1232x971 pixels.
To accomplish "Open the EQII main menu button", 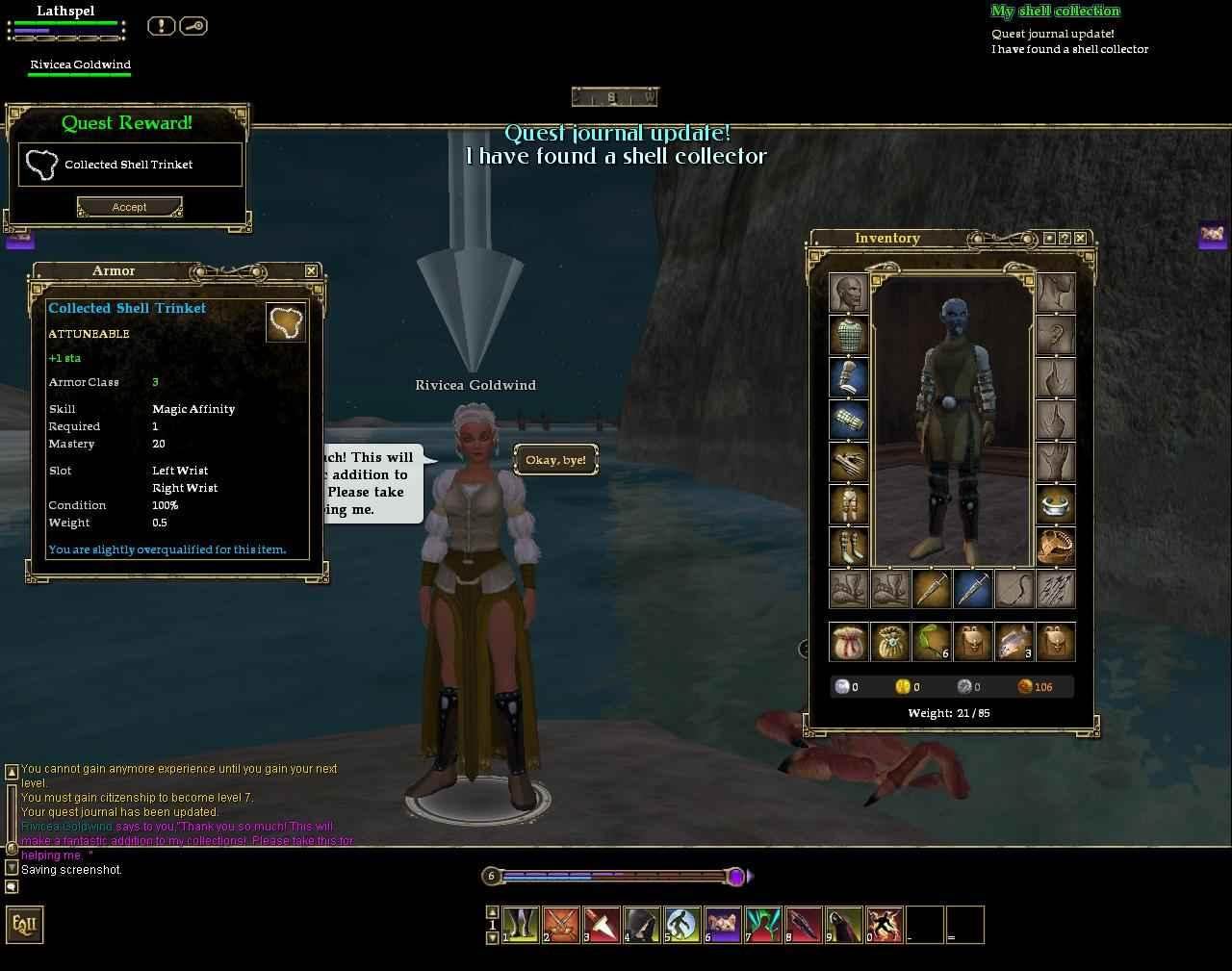I will (25, 925).
